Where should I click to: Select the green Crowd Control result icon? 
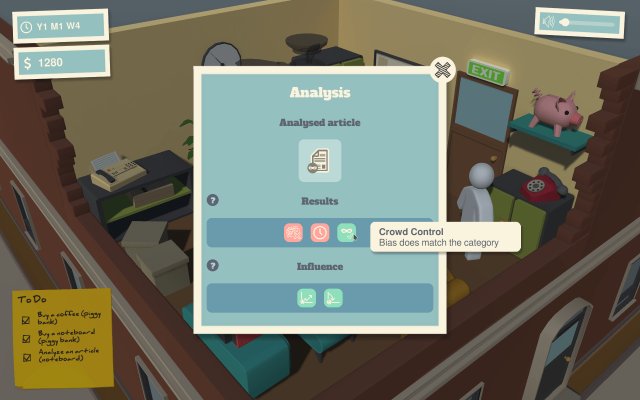[x=346, y=232]
